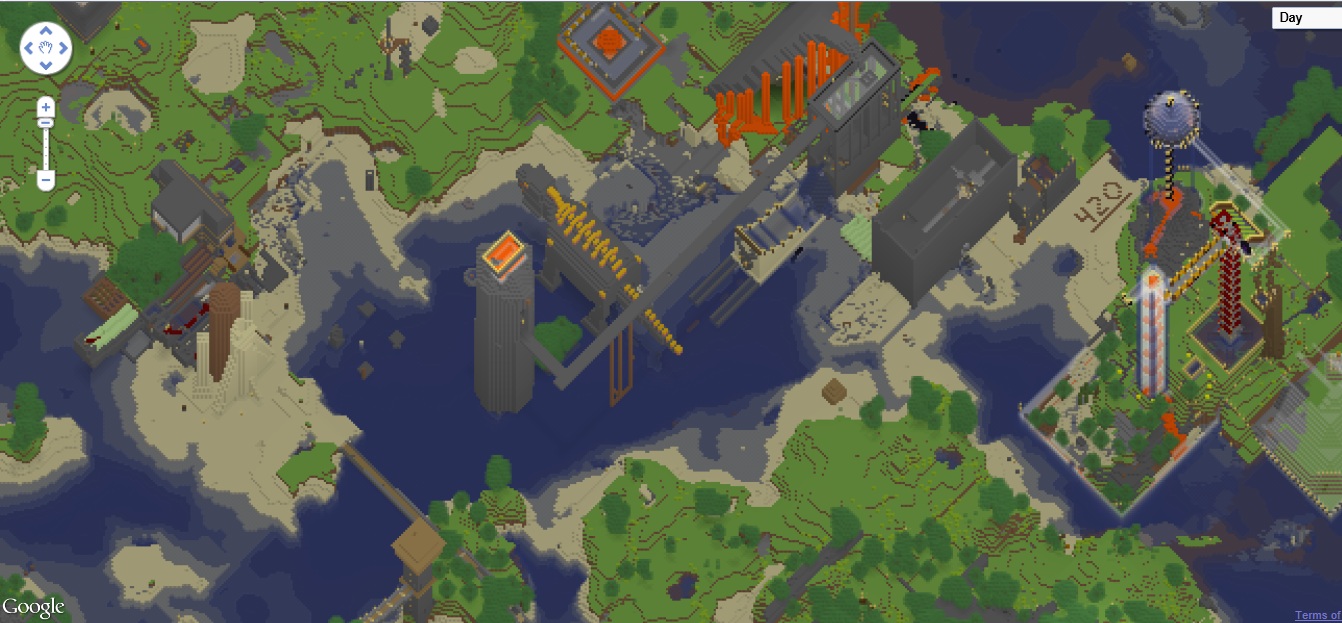The width and height of the screenshot is (1342, 623).
Task: Click the zoom slider track
Action: tap(45, 150)
